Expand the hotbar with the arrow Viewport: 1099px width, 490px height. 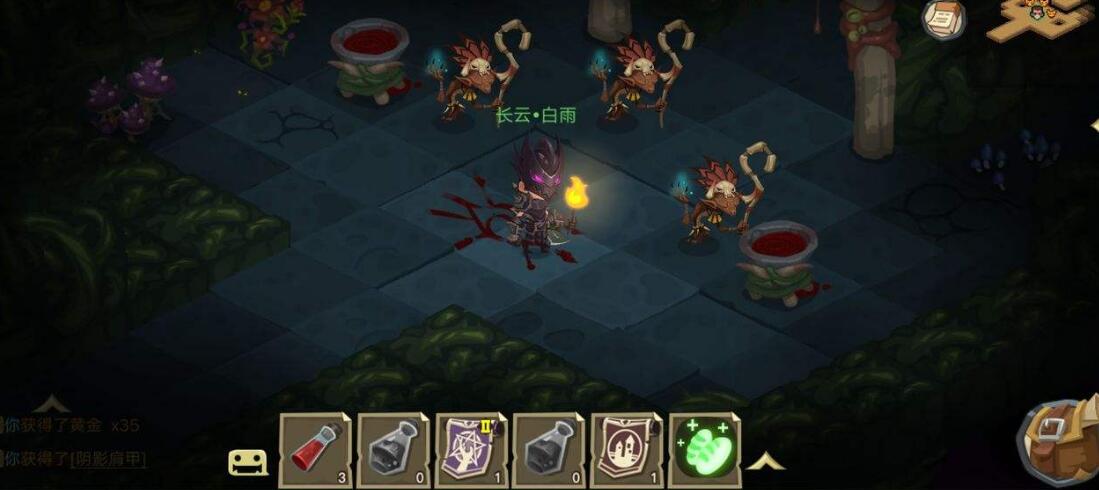click(766, 461)
